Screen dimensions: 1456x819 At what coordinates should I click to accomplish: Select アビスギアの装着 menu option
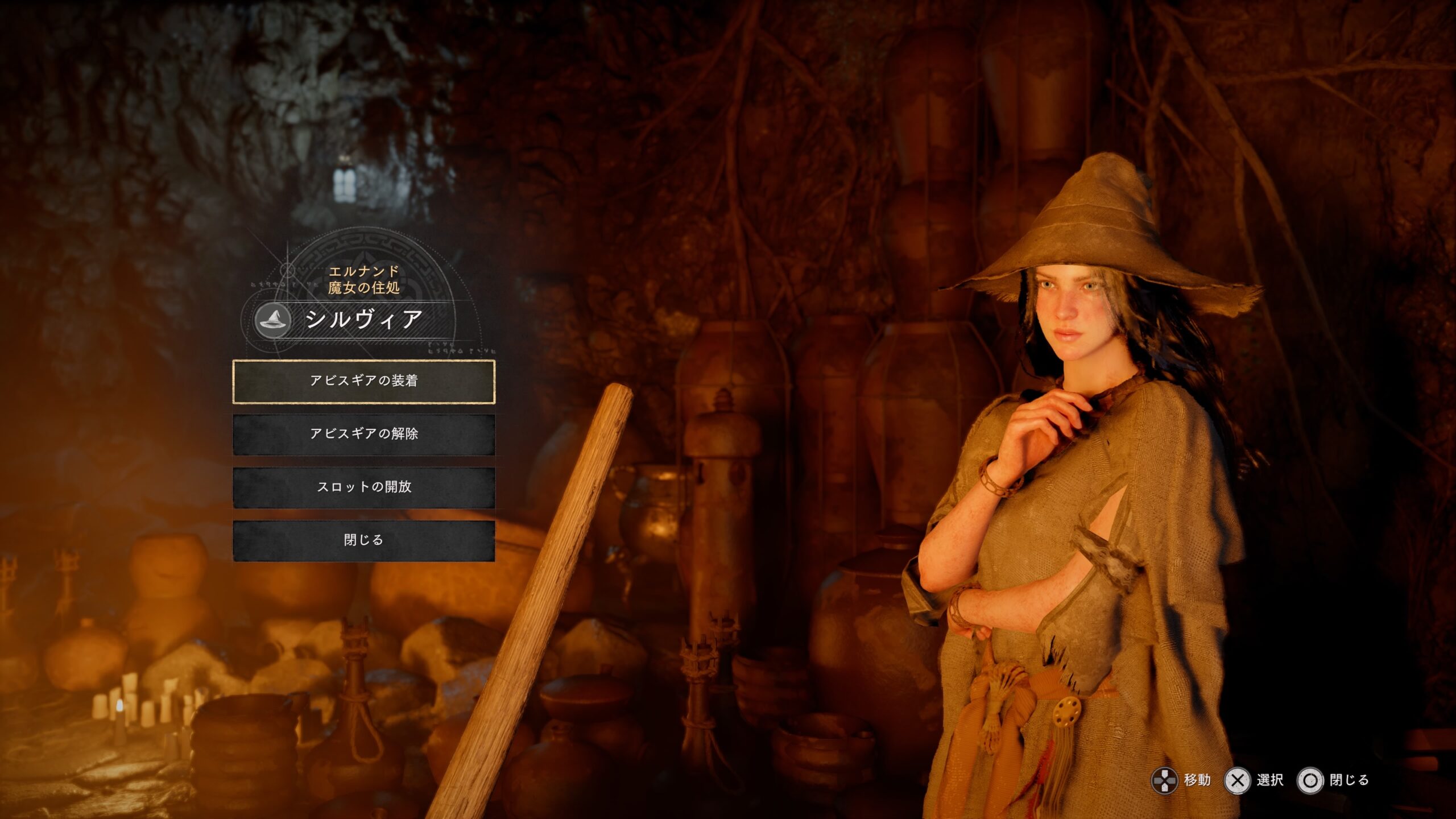tap(364, 381)
